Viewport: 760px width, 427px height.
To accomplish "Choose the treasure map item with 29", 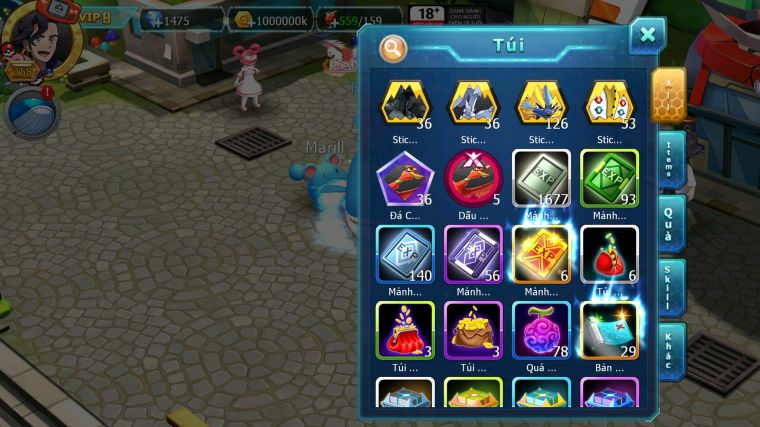I will click(609, 329).
